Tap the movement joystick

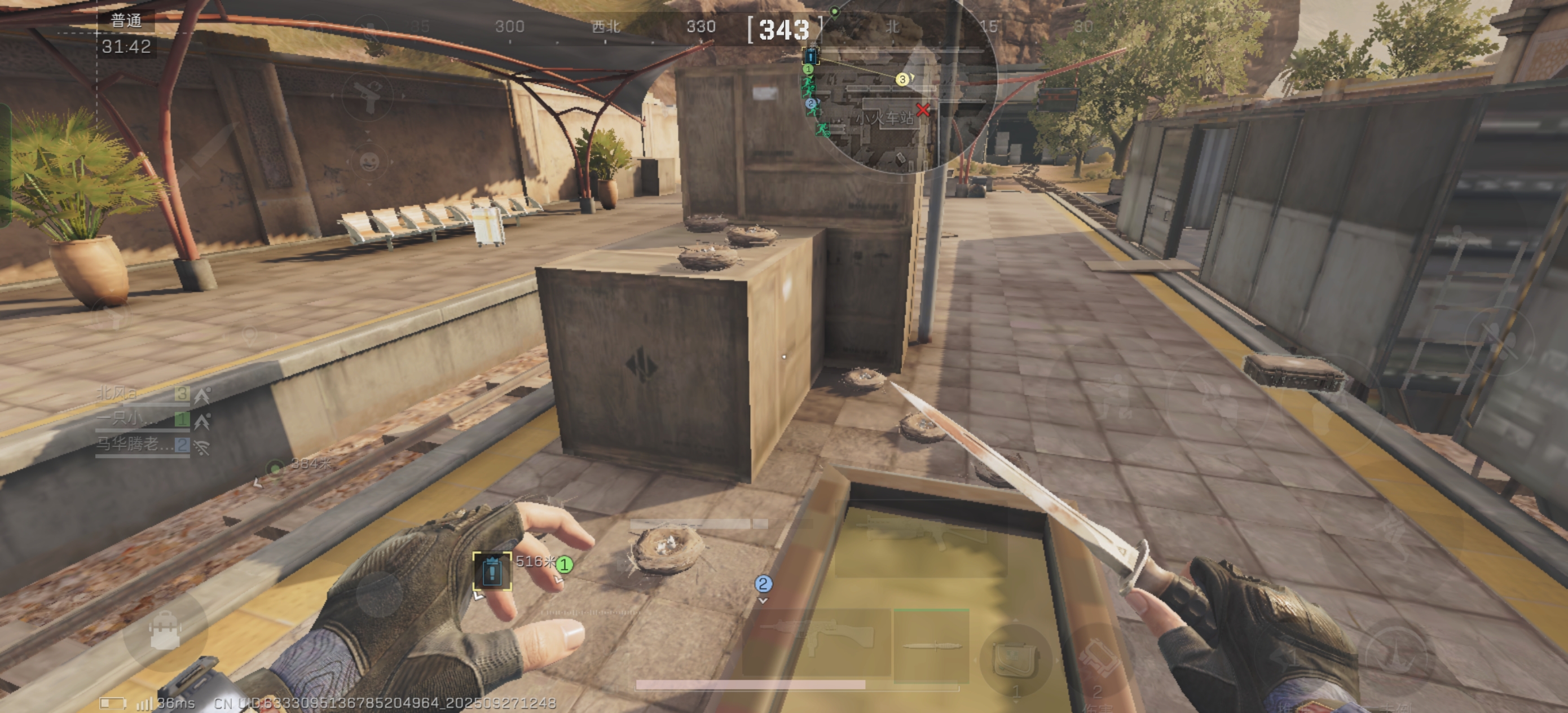click(x=378, y=595)
